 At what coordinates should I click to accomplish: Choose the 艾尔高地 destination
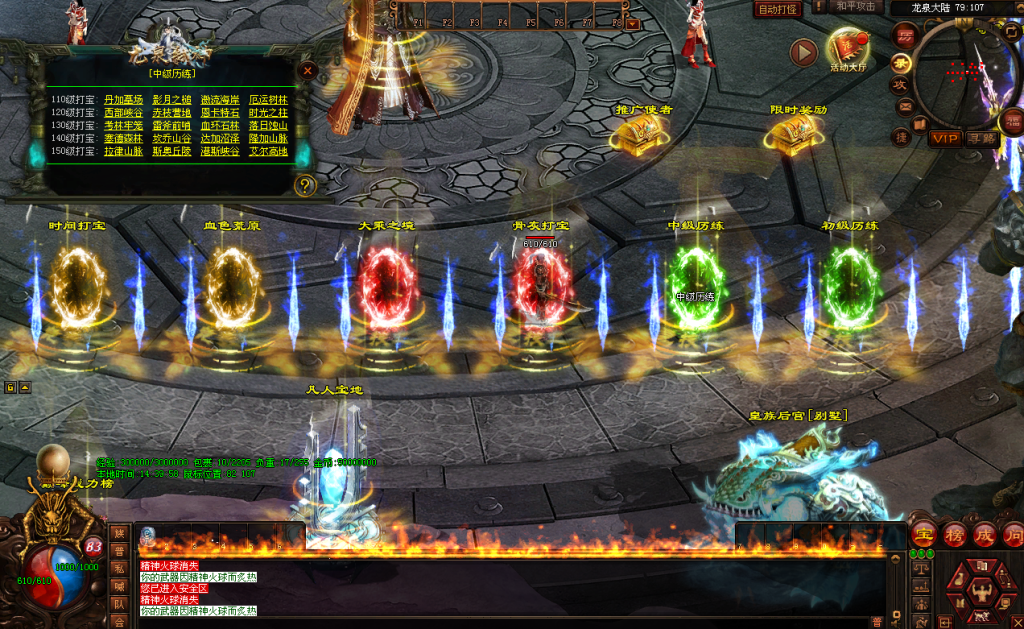268,152
